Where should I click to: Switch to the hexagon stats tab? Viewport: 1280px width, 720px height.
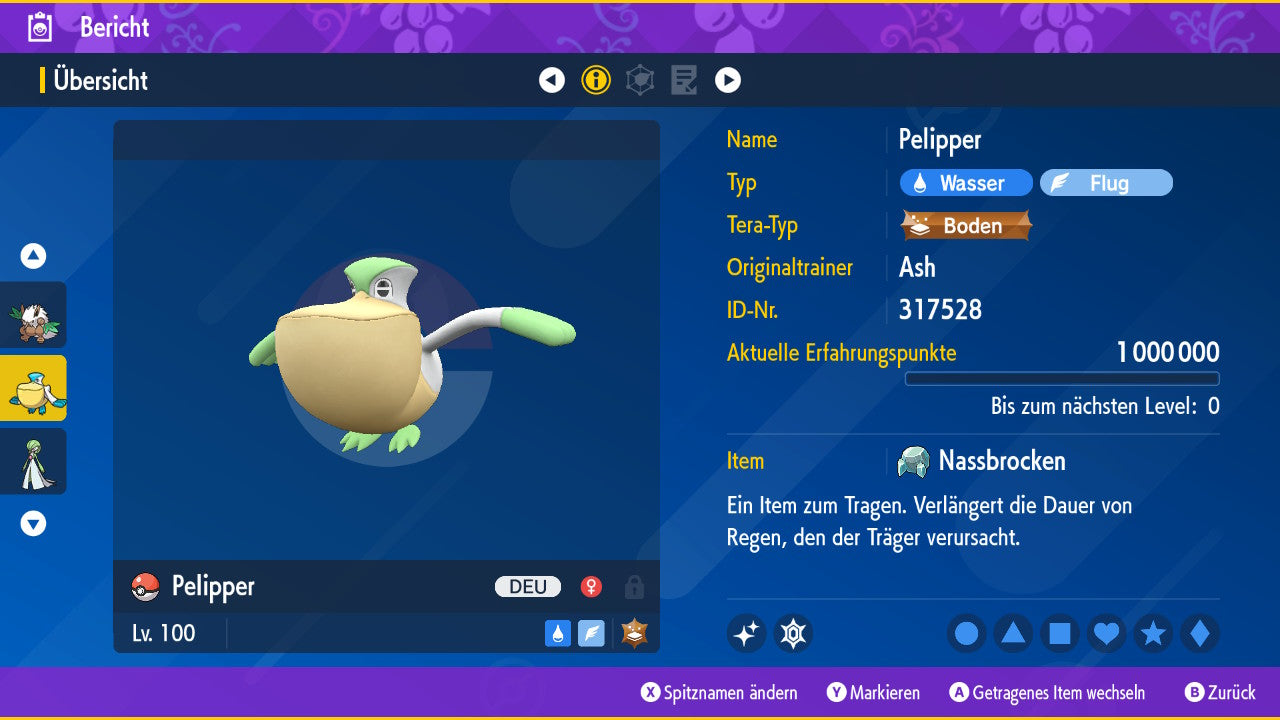[x=640, y=80]
